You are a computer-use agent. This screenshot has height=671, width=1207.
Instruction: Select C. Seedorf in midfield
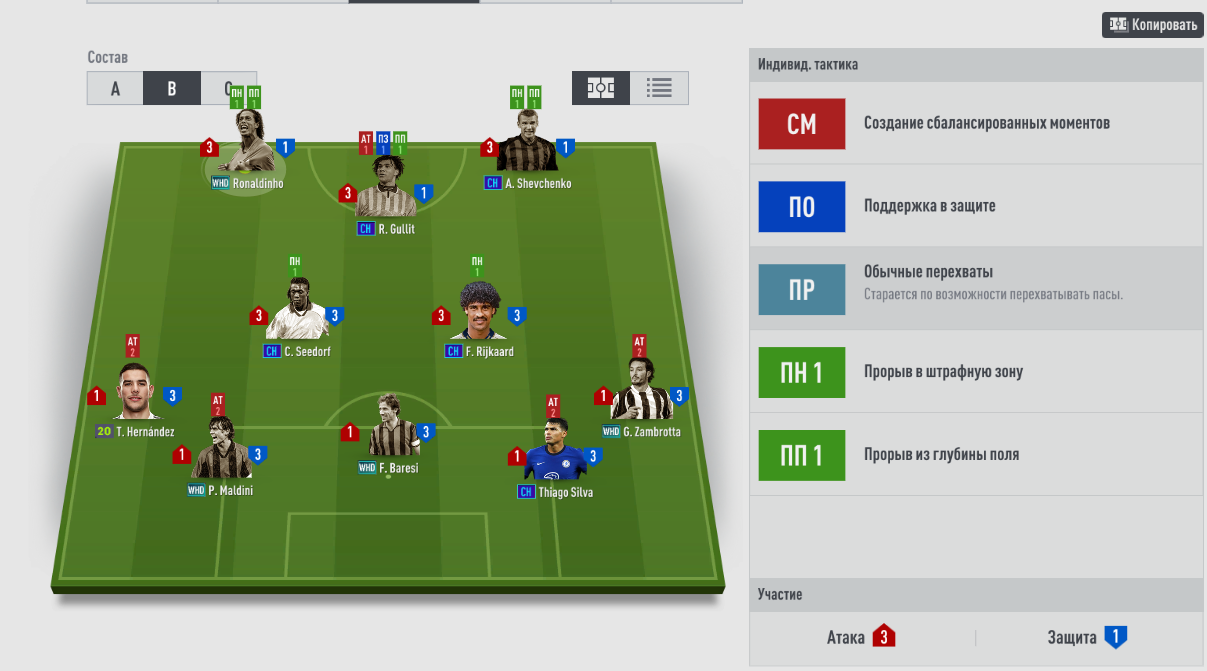click(x=296, y=314)
